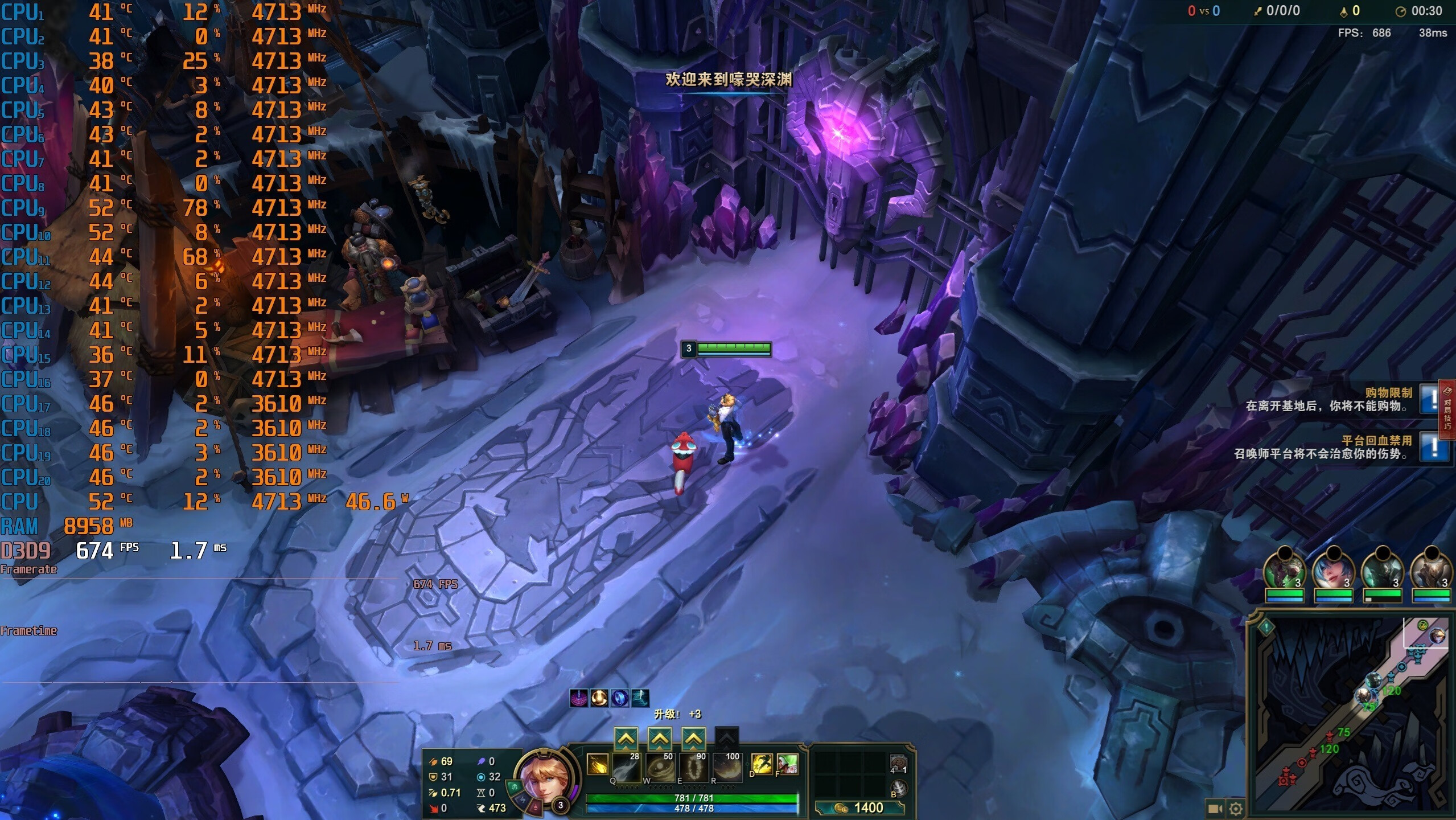
Task: Select the blue-haired ally portrait
Action: click(x=1333, y=569)
